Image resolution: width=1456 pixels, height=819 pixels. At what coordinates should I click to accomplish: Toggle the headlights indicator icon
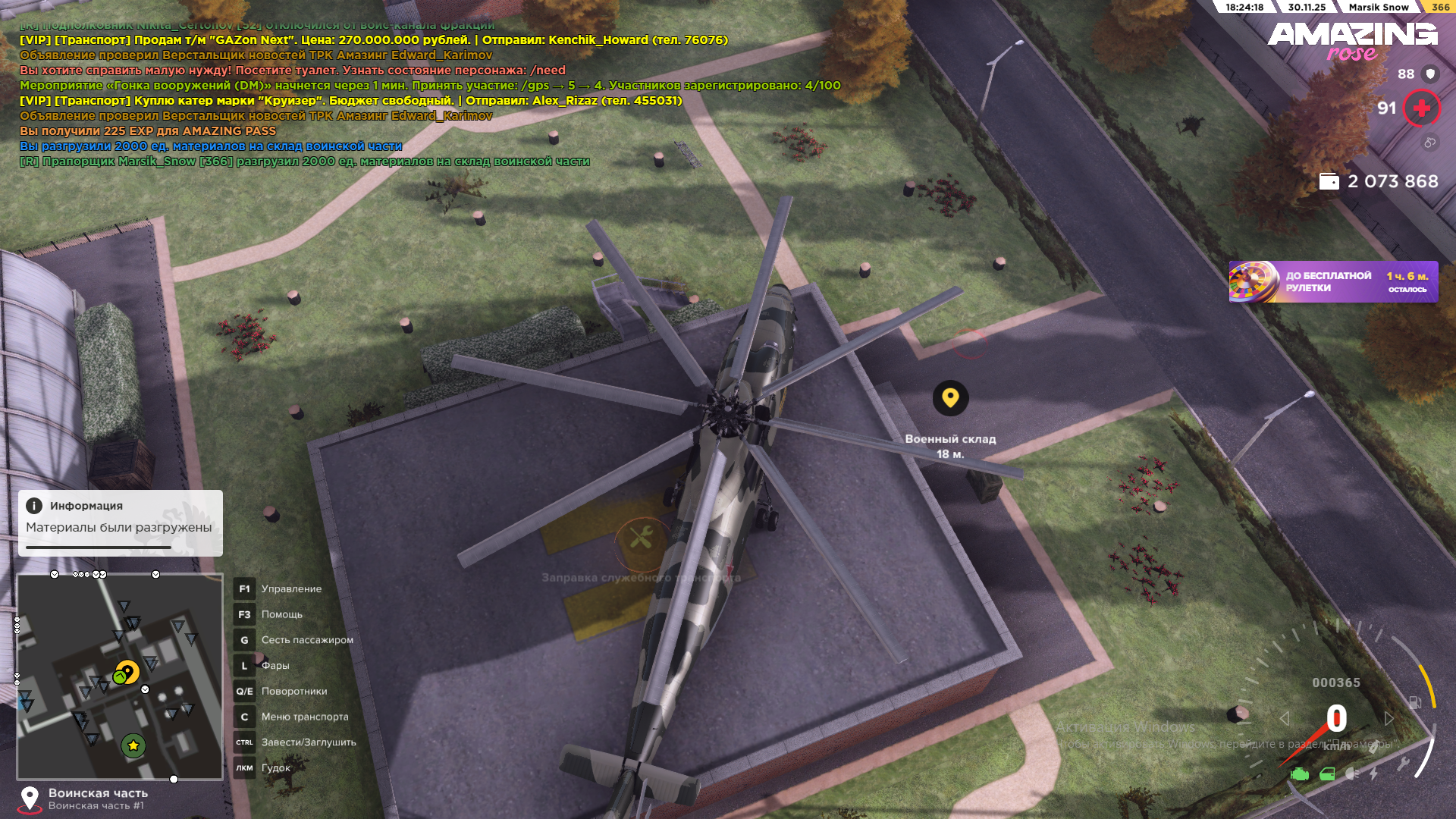point(1352,774)
